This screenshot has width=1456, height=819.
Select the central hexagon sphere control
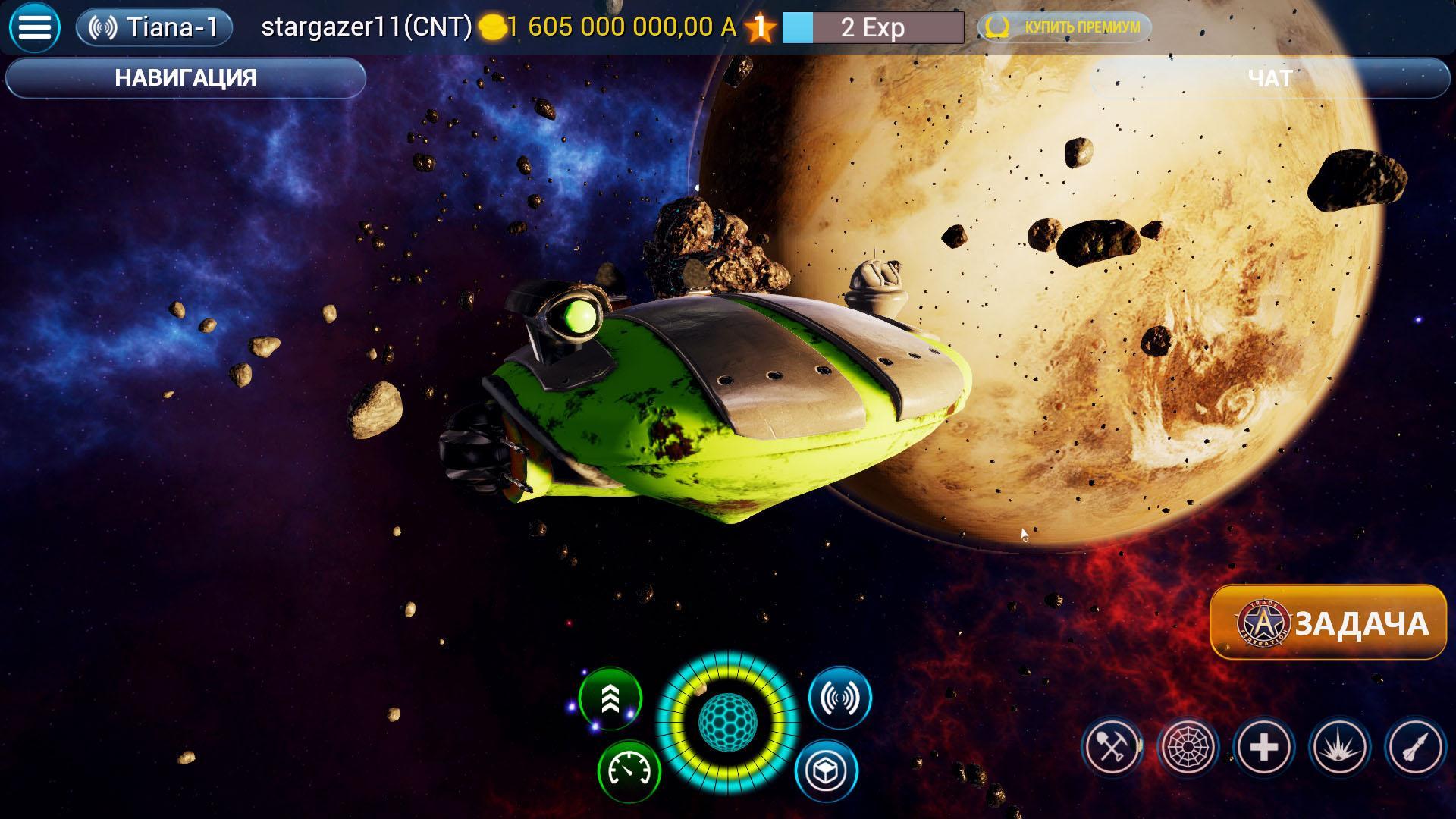point(727,722)
